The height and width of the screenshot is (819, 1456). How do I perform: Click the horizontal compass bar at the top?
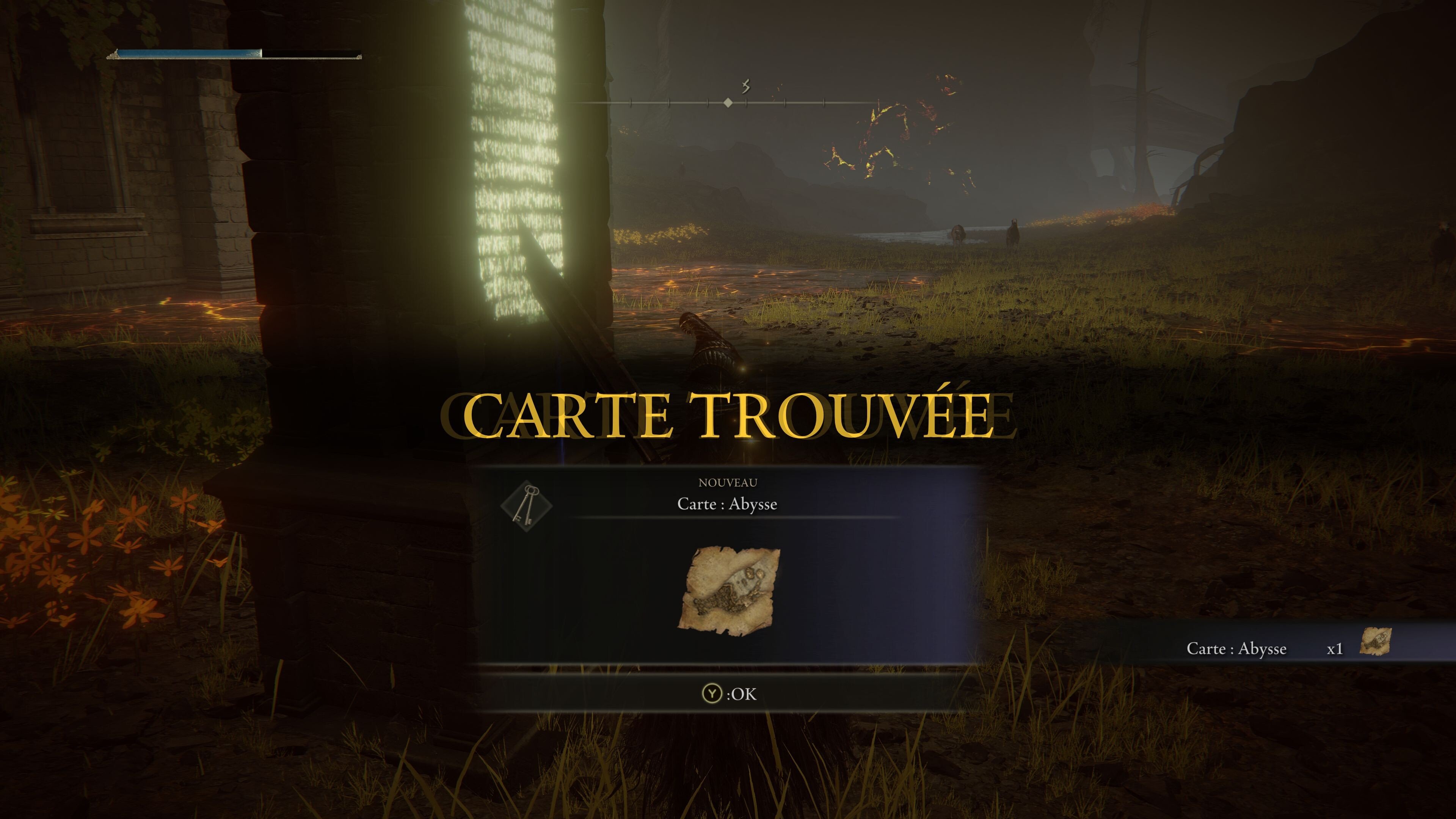coord(728,103)
